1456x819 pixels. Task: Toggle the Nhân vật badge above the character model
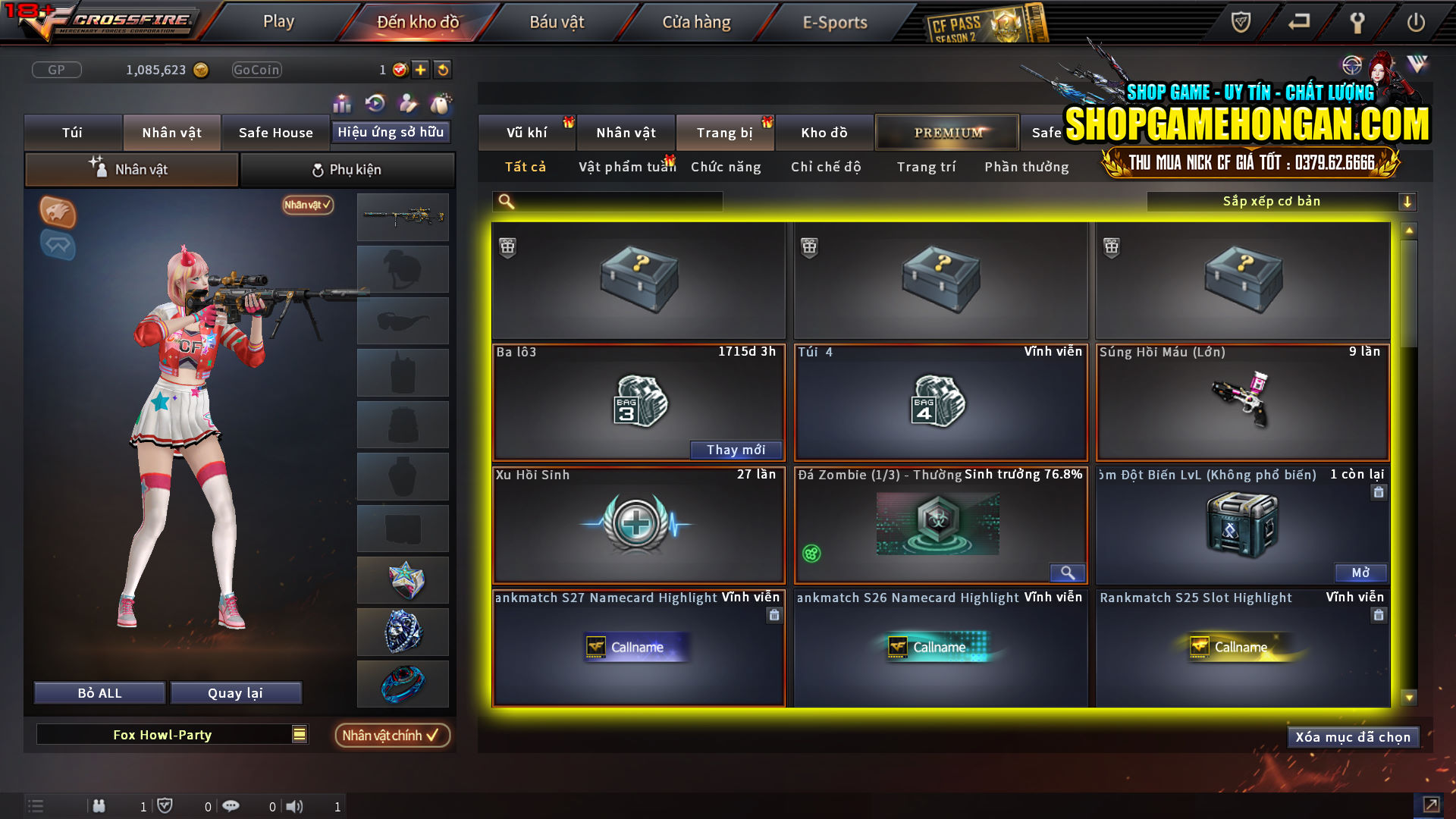tap(306, 206)
